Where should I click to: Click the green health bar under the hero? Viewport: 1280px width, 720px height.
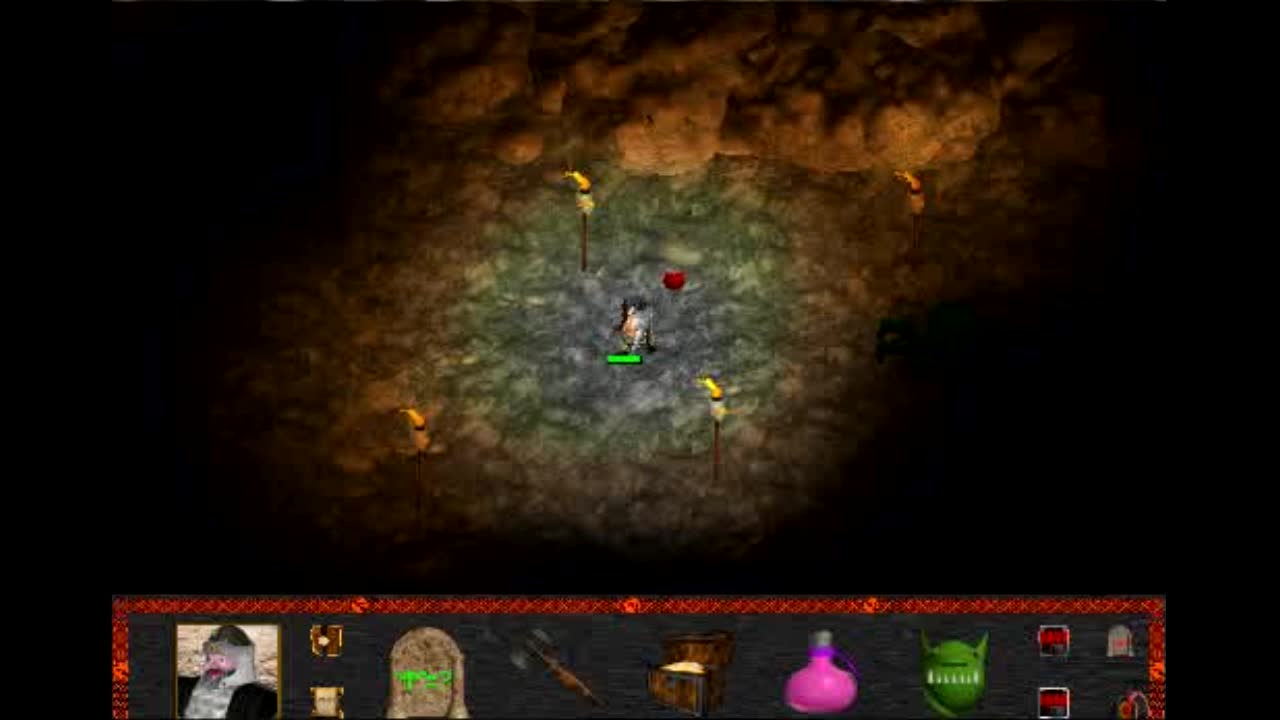click(x=626, y=356)
